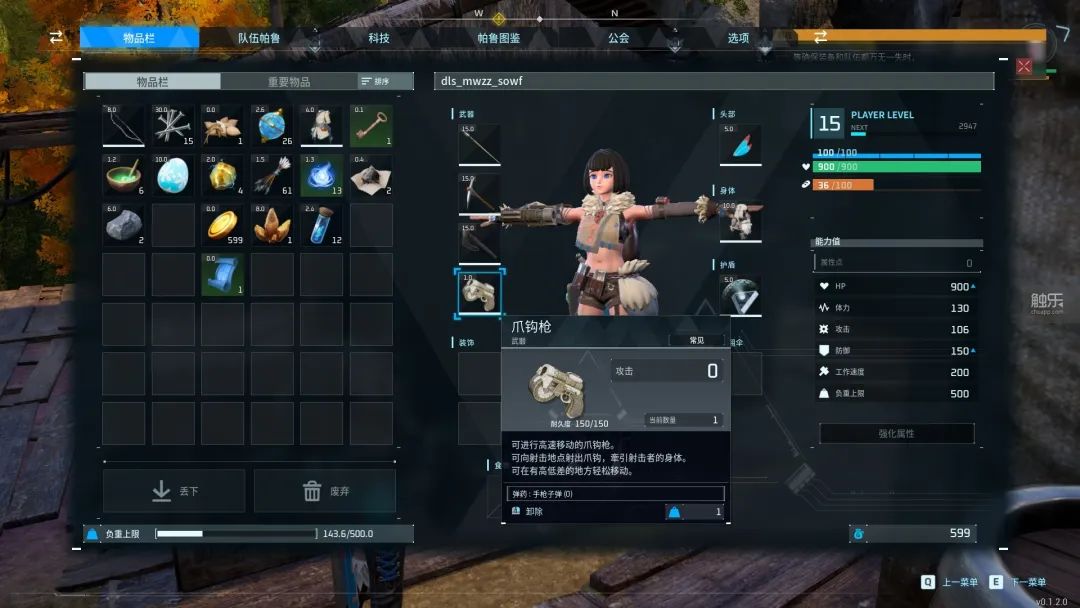This screenshot has height=608, width=1080.
Task: Switch to the 公会 guild tab
Action: (618, 38)
